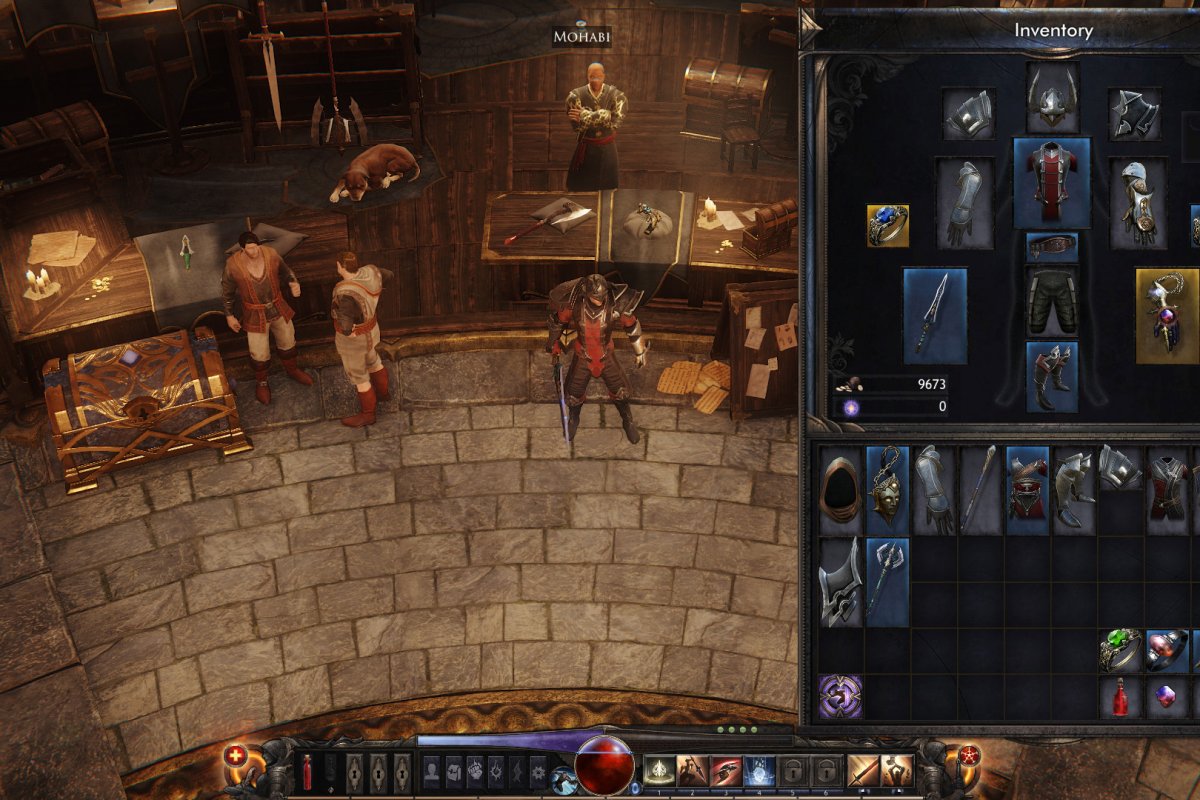Open the red rune menu button
Screen dimensions: 1200x800
[x=969, y=757]
